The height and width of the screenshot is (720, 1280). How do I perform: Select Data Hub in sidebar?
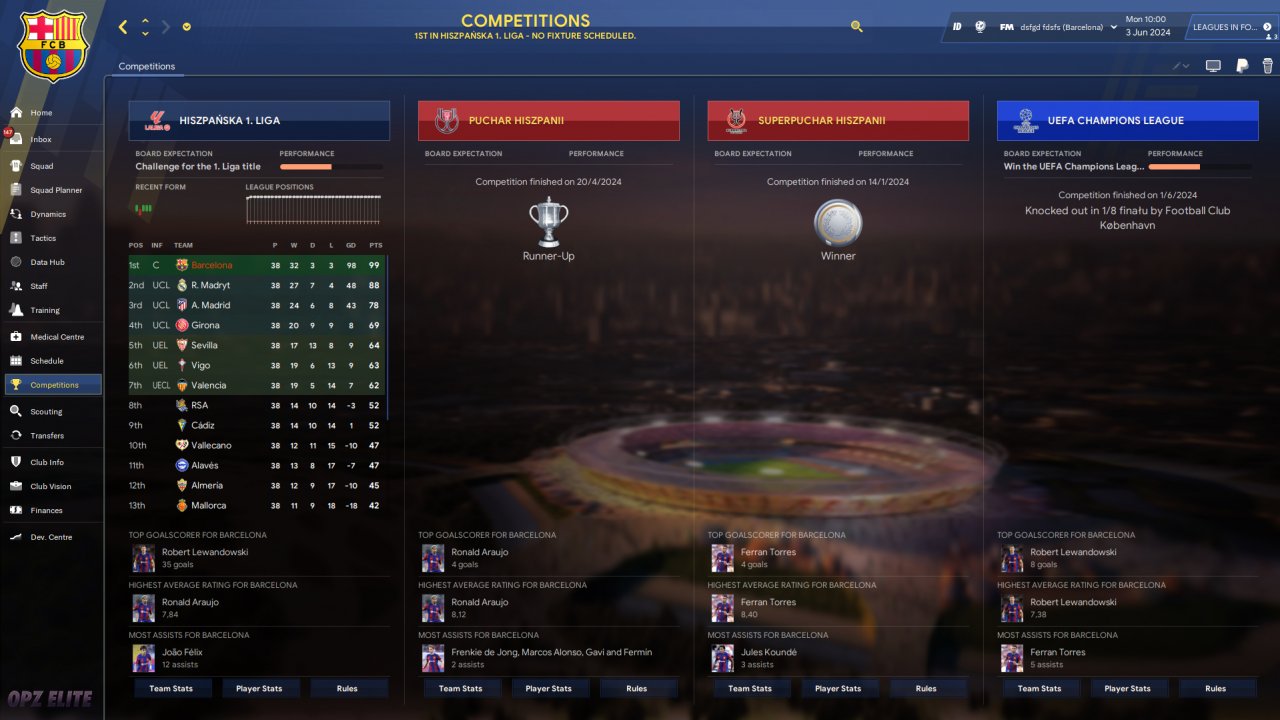(x=47, y=262)
